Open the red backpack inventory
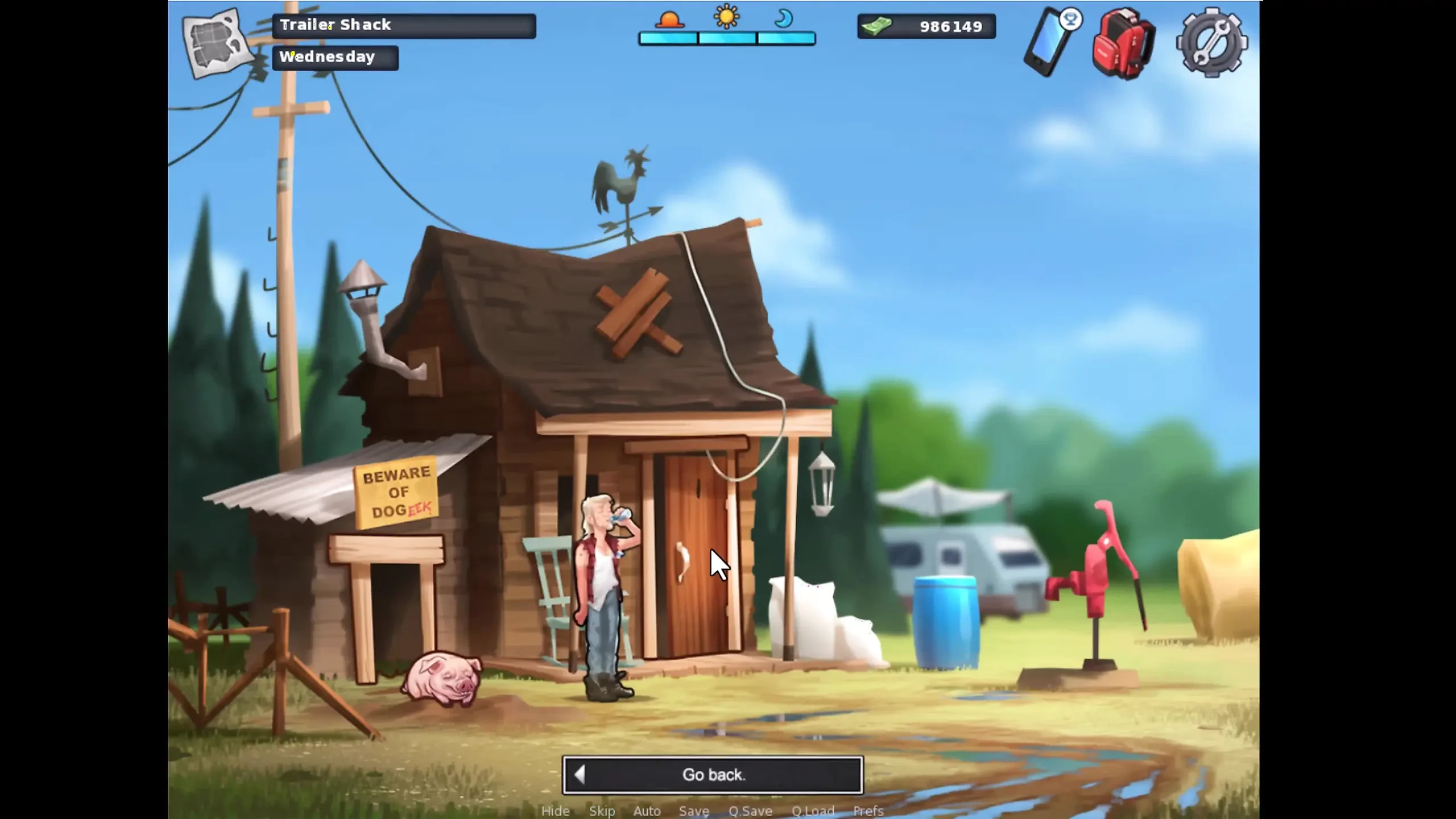This screenshot has width=1456, height=819. point(1123,44)
